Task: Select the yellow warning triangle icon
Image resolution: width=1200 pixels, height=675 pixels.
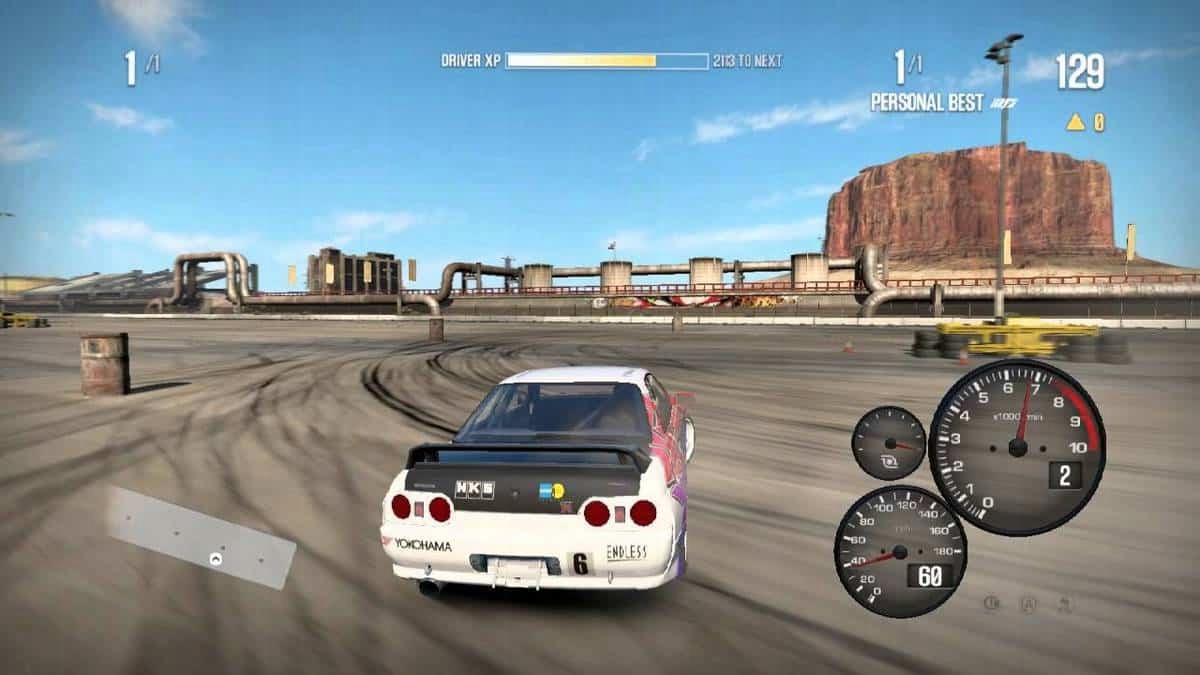Action: click(1075, 122)
